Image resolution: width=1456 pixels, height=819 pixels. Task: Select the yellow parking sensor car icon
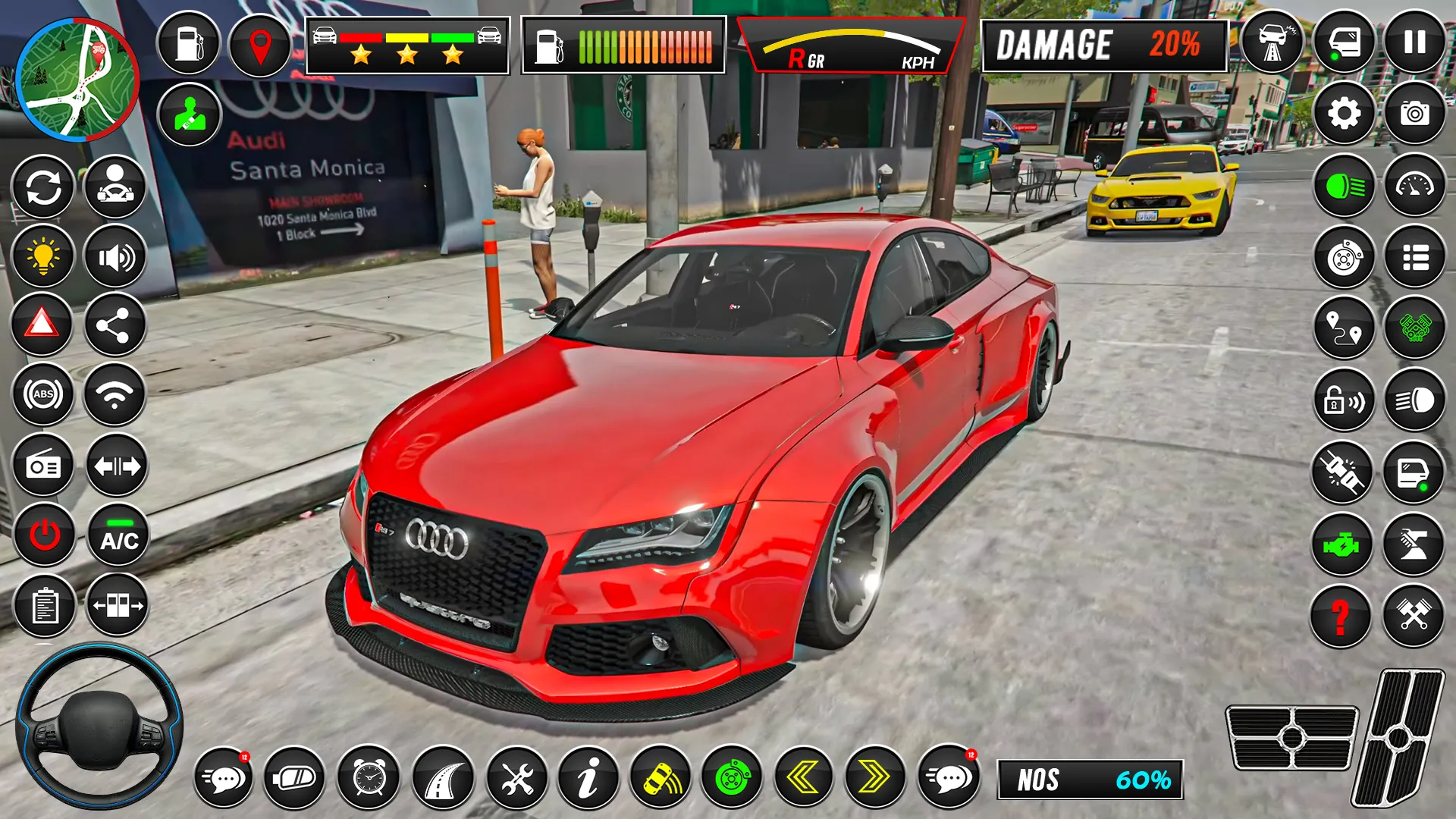pos(659,778)
